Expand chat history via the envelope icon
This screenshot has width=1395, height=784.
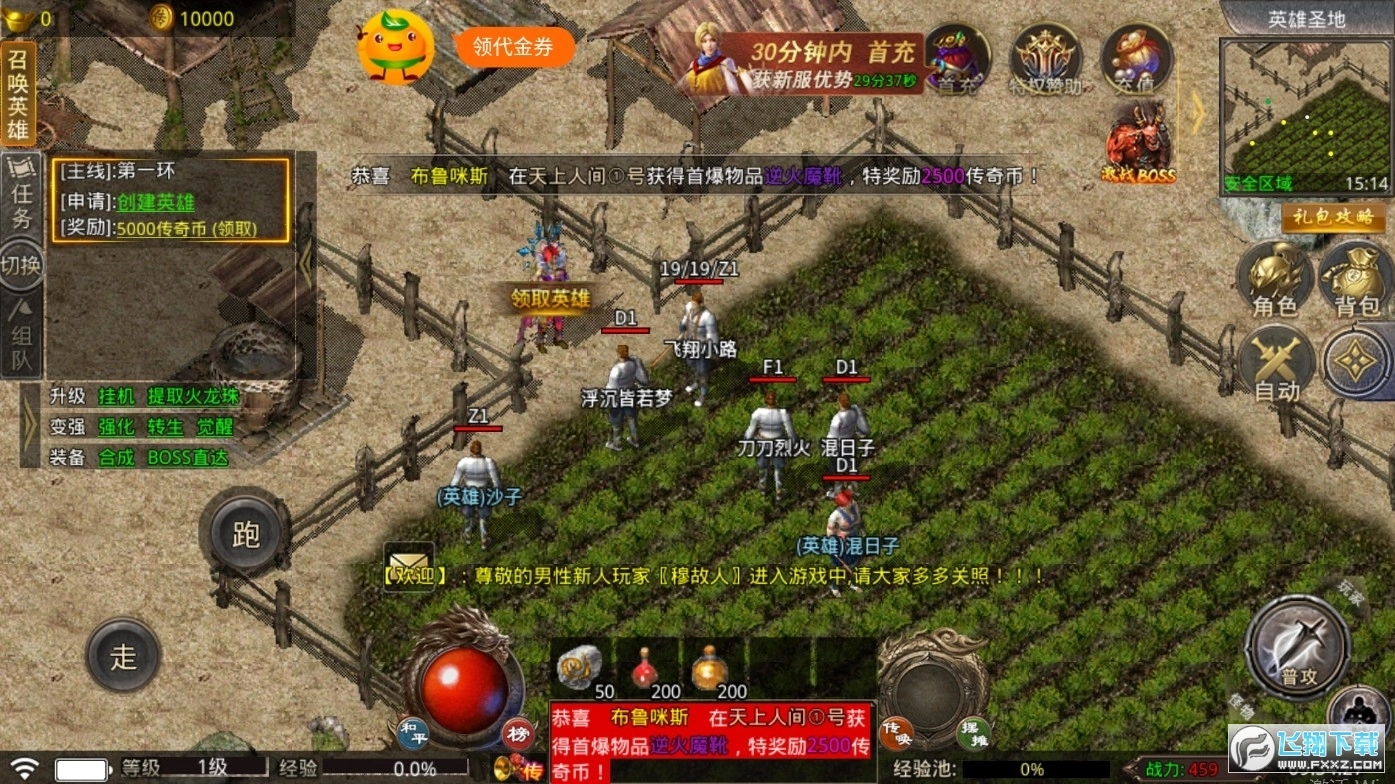pos(410,566)
